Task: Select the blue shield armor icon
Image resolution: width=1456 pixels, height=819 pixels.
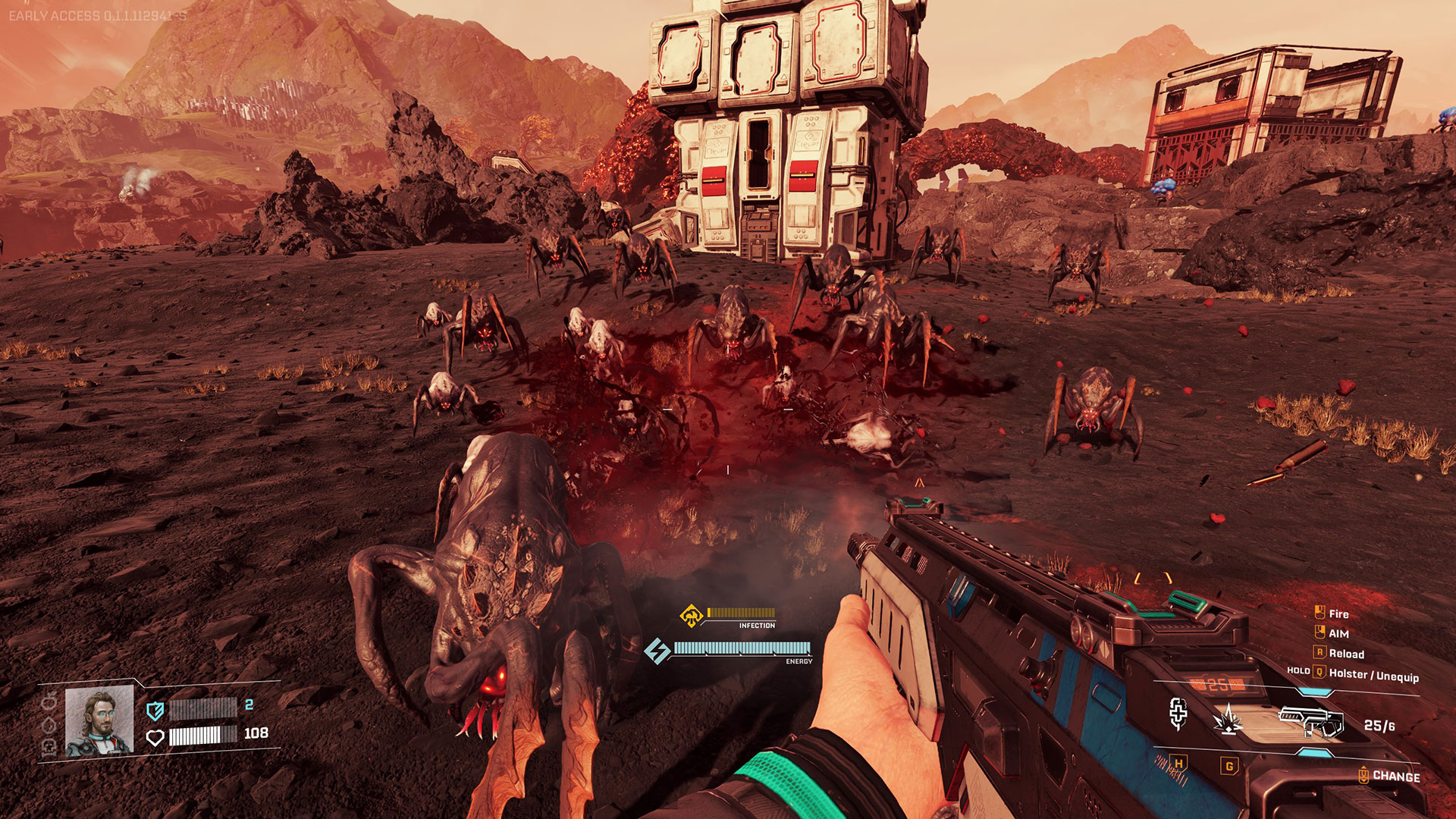Action: 155,711
